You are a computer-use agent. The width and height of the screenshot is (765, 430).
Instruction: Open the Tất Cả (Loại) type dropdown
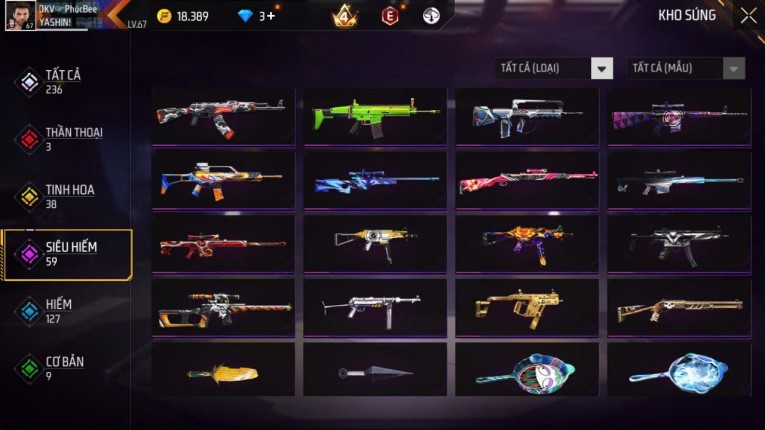pos(554,68)
